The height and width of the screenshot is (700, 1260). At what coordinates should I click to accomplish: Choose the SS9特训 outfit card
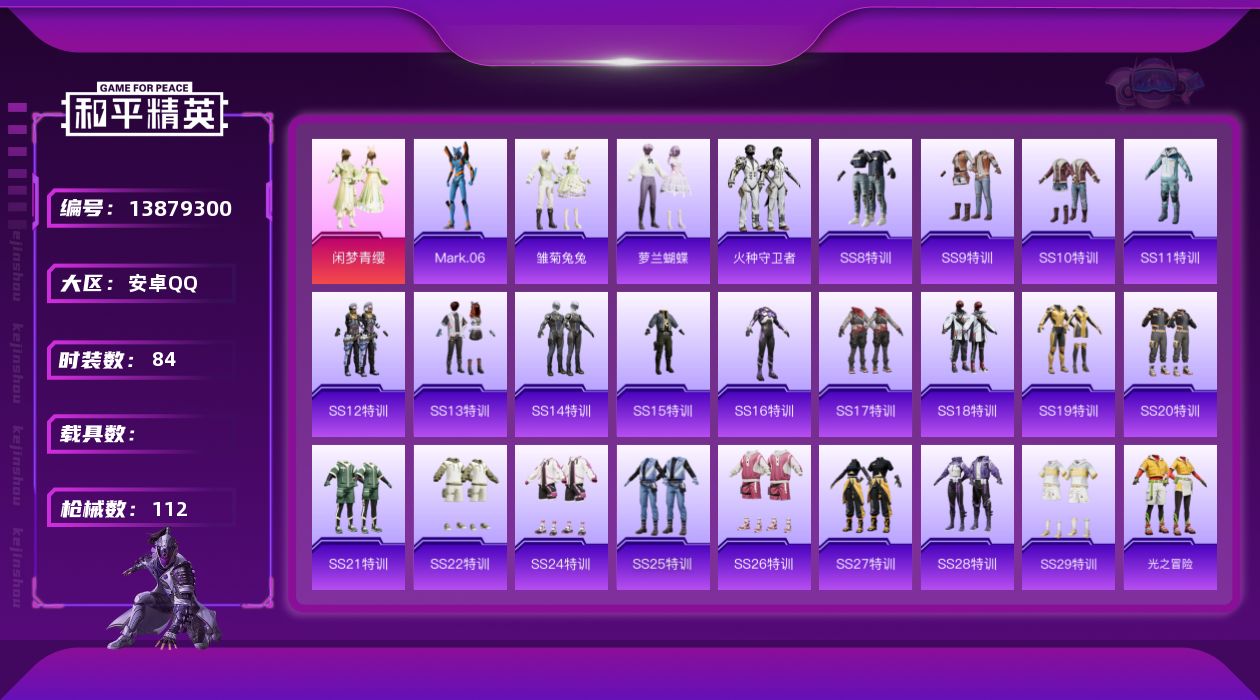967,211
